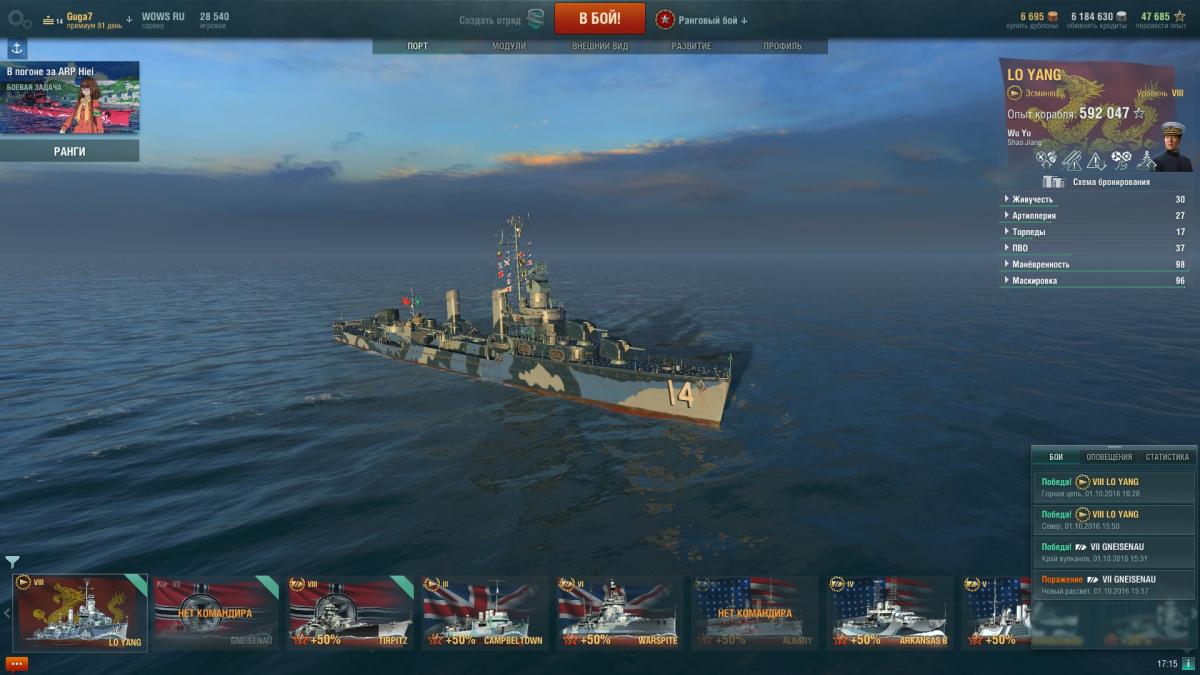
Task: Choose the Warspite in the carousel
Action: click(x=618, y=612)
